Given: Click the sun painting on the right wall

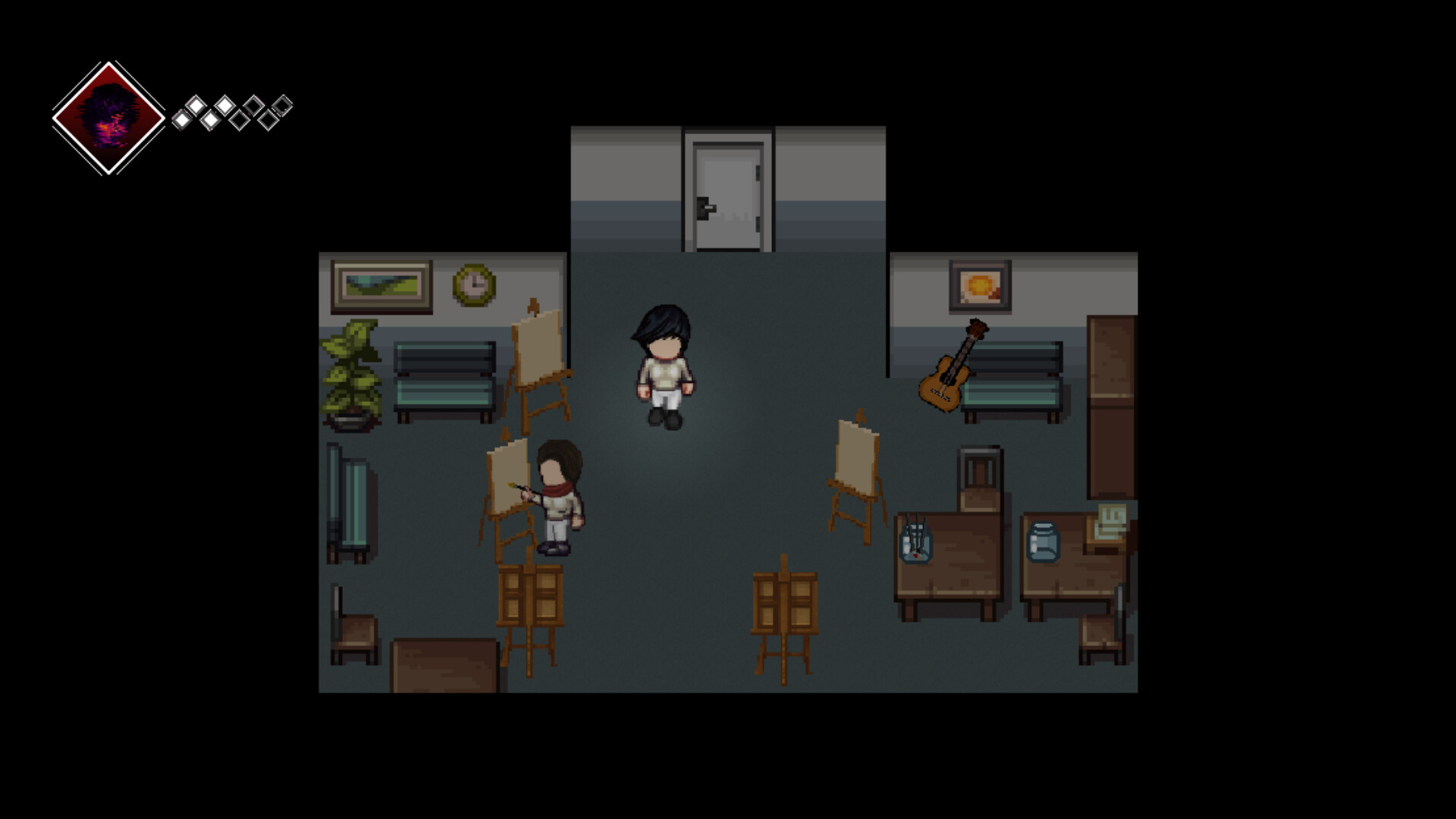Looking at the screenshot, I should (980, 284).
